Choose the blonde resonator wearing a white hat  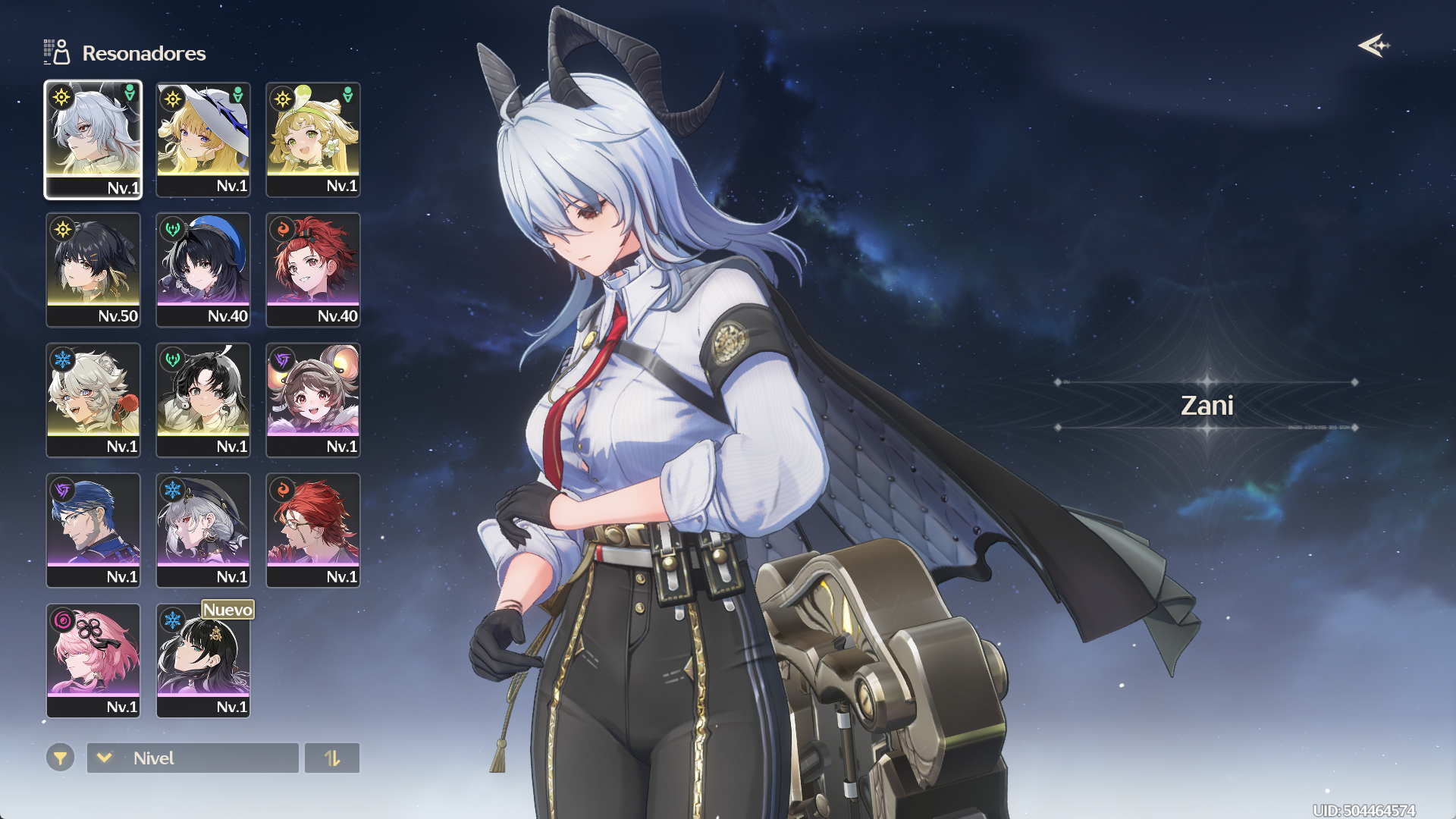[203, 140]
